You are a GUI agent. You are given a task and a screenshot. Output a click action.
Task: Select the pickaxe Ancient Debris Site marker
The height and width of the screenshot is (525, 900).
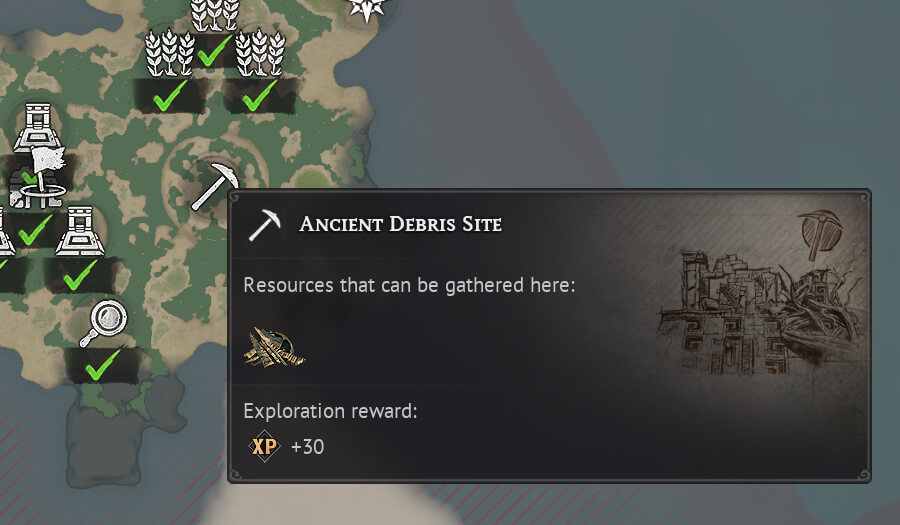pyautogui.click(x=214, y=186)
